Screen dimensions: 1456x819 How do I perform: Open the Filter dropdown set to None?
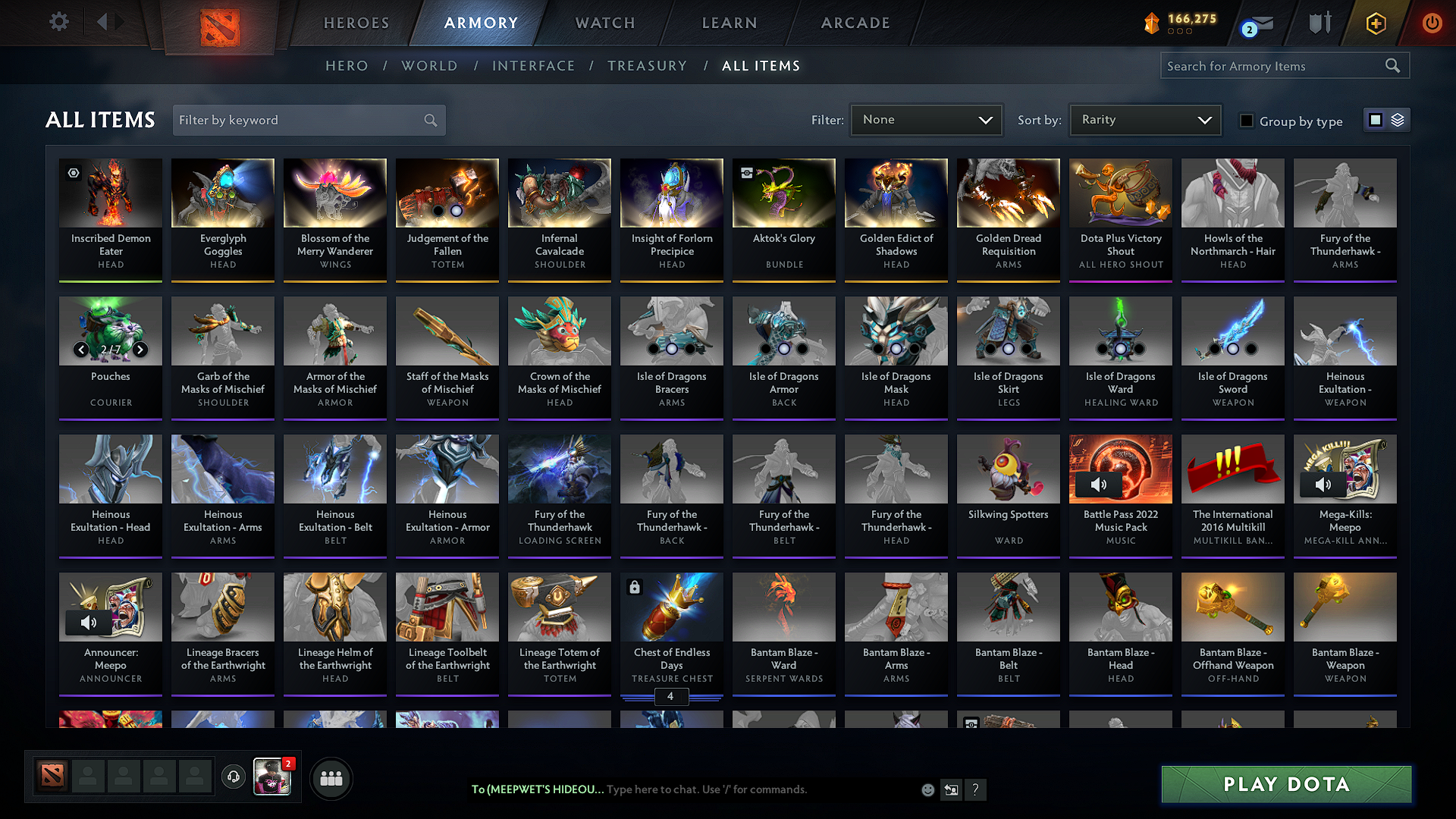tap(926, 119)
